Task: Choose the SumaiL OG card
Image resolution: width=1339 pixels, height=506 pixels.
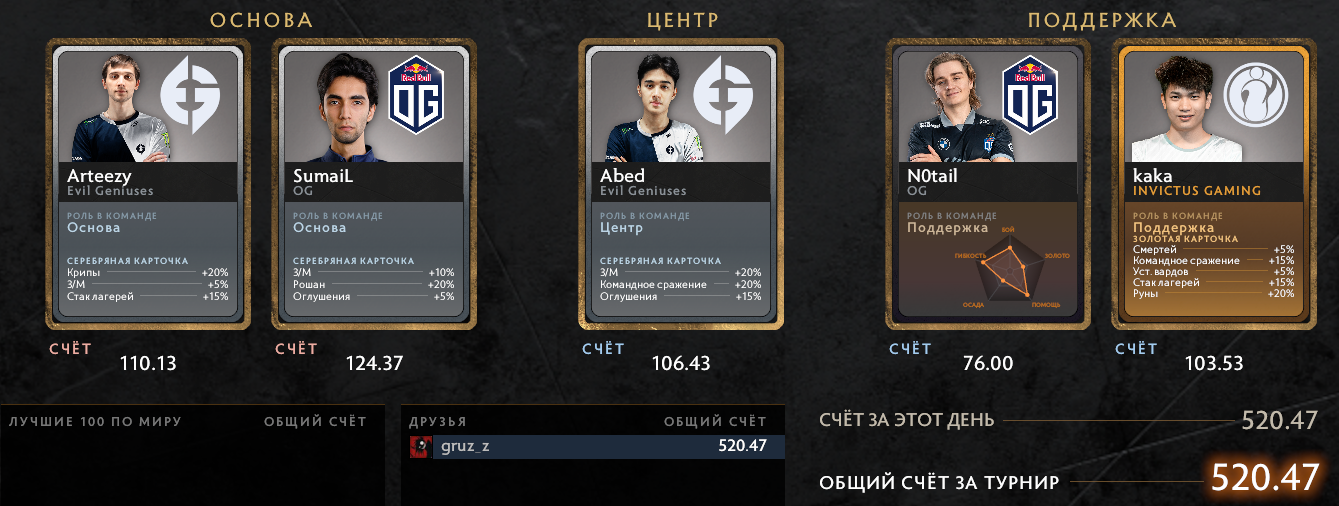Action: click(374, 184)
